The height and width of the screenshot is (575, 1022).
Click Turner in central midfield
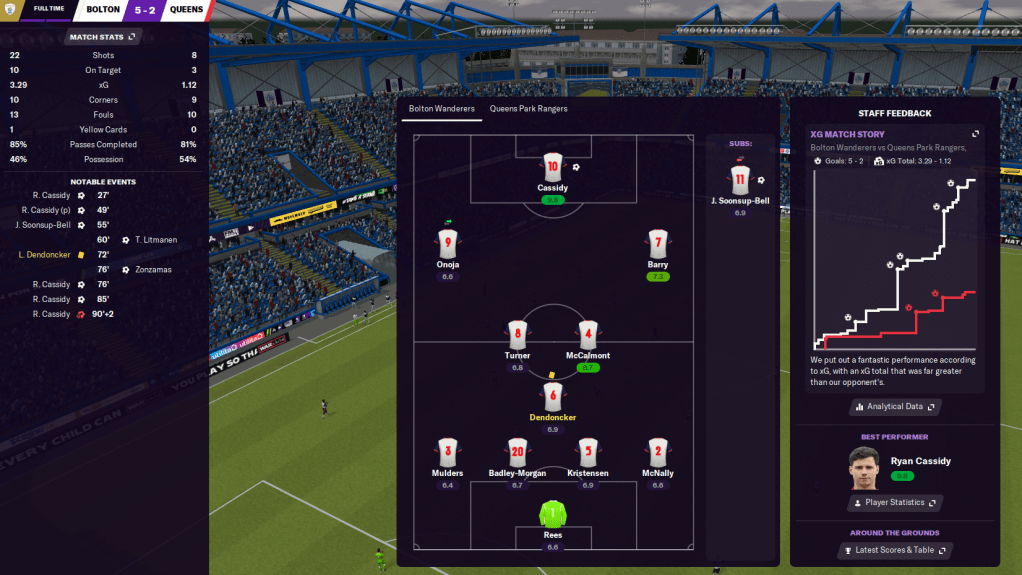point(517,334)
